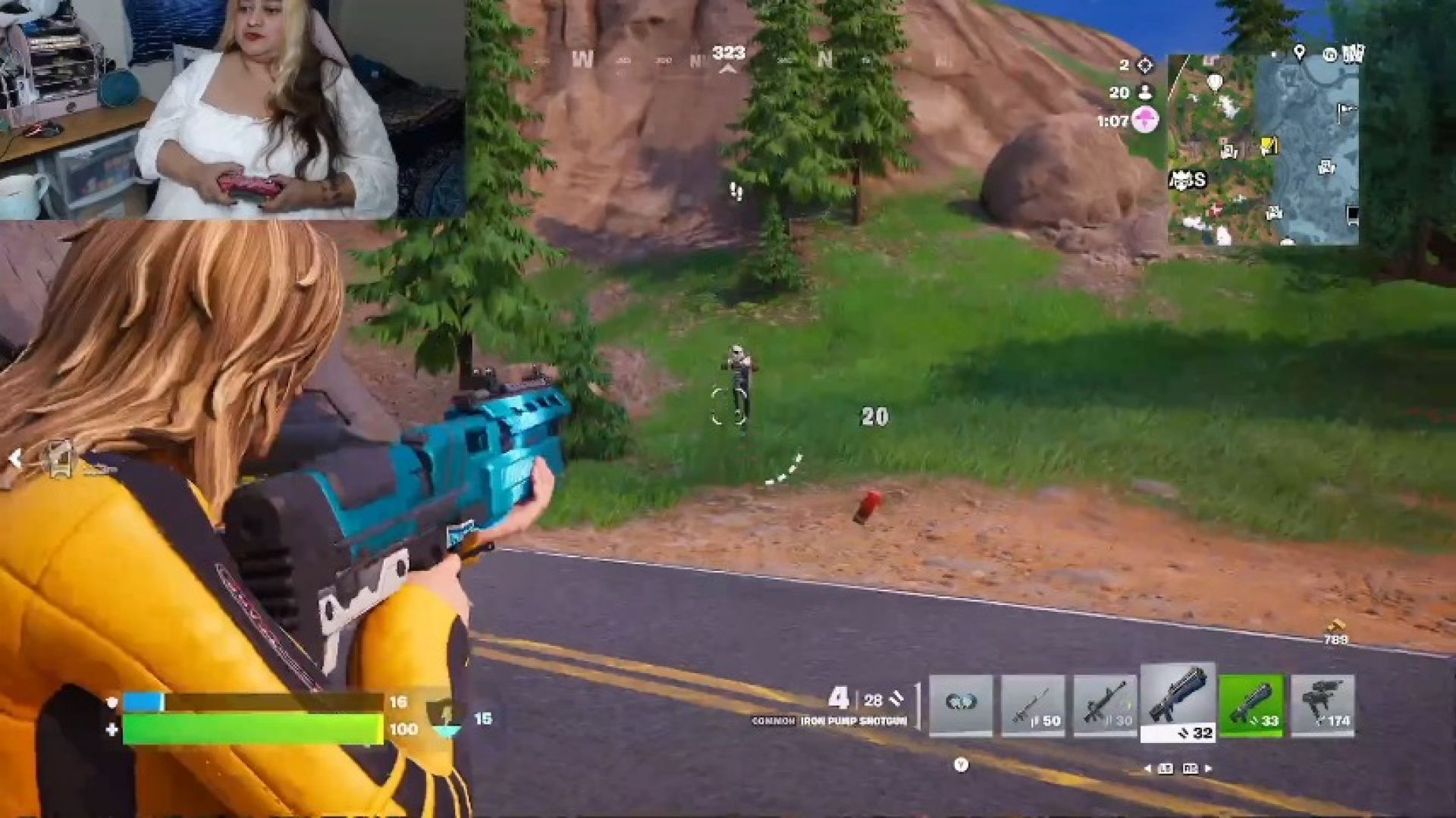Click the location pin above the minimap
Screen dimensions: 1456x818
[x=1299, y=52]
